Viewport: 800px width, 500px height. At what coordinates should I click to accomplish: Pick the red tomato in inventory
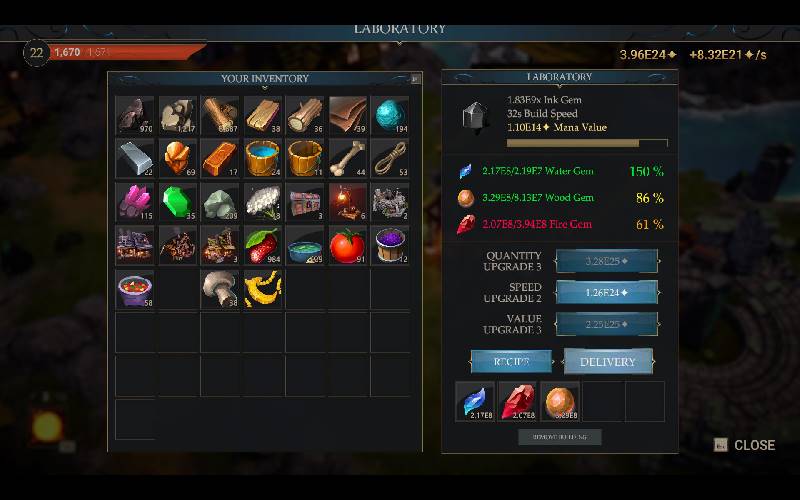click(x=348, y=245)
